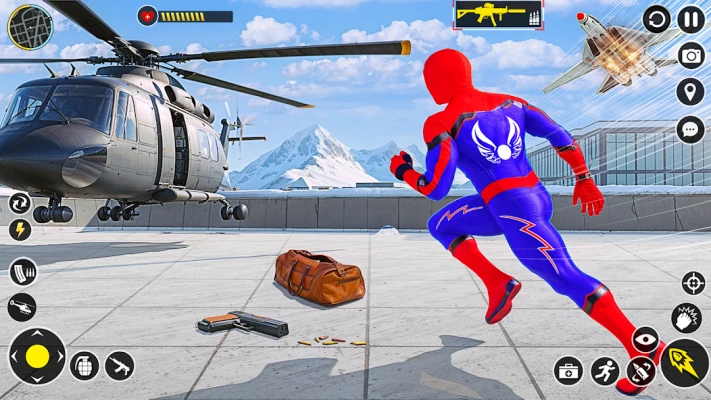Viewport: 711px width, 400px height.
Task: Fire the yellow rocket attack
Action: pos(685,363)
